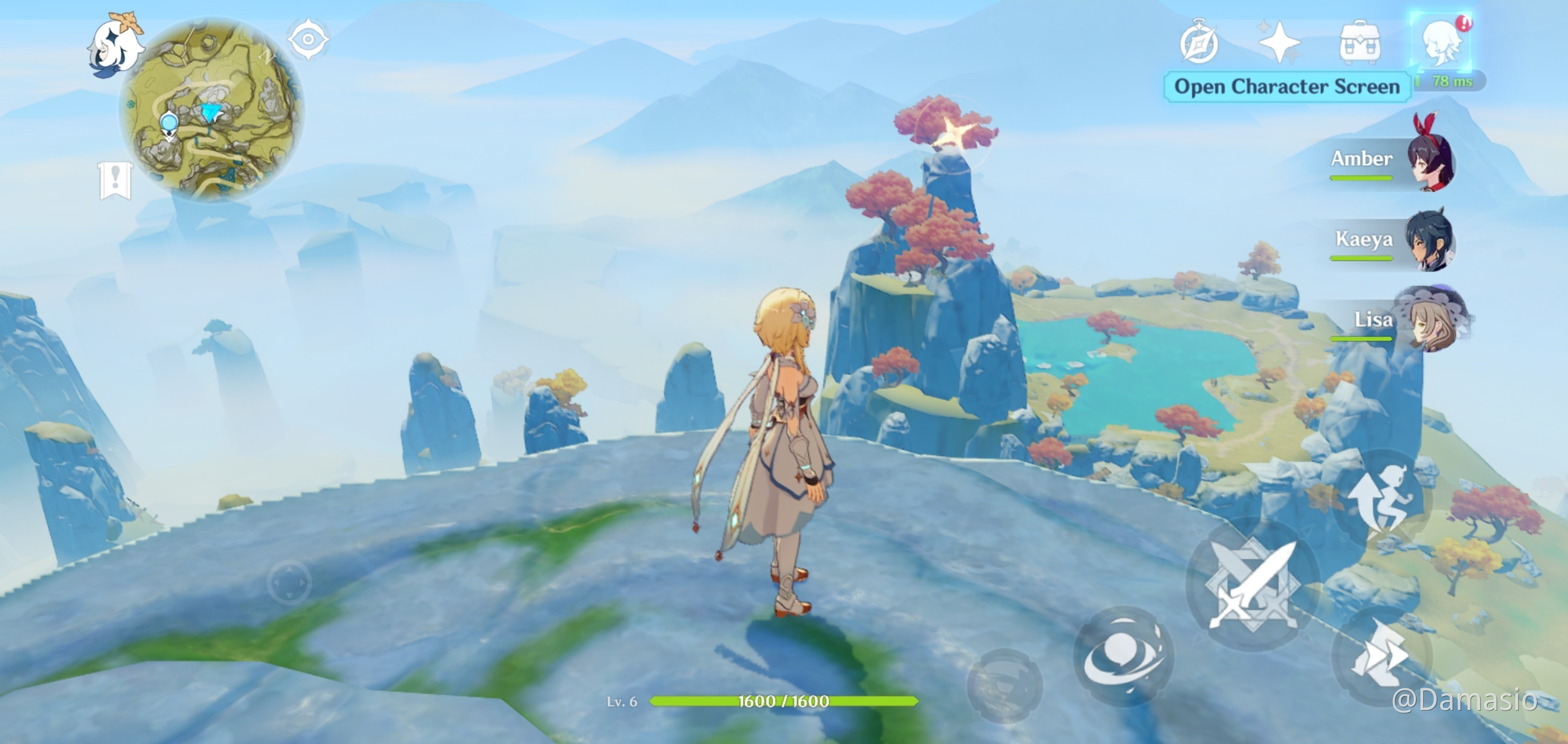Open the adventurer handbook compass icon
The width and height of the screenshot is (1568, 744).
pos(1199,42)
